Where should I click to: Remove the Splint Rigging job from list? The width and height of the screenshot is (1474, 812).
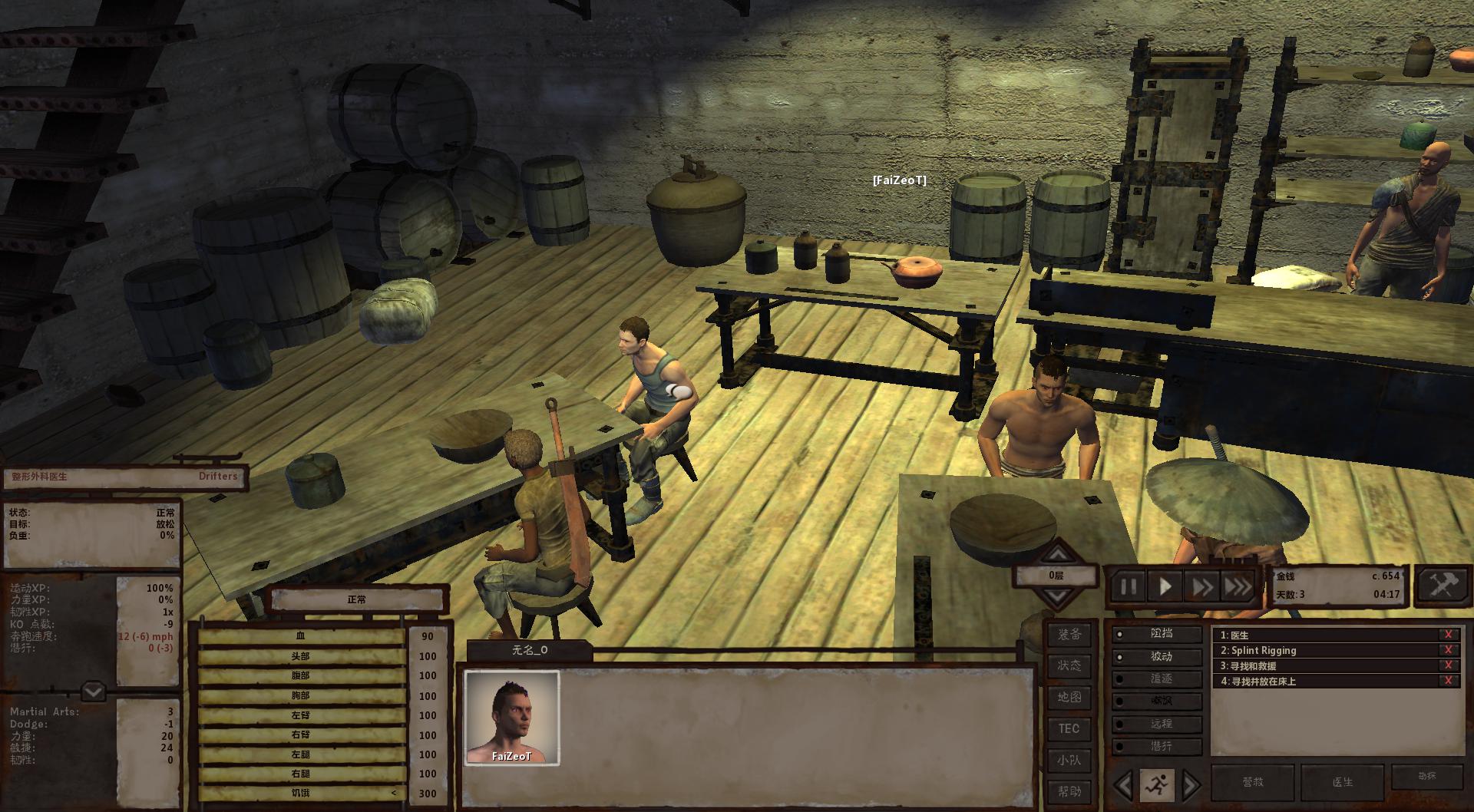coord(1448,650)
